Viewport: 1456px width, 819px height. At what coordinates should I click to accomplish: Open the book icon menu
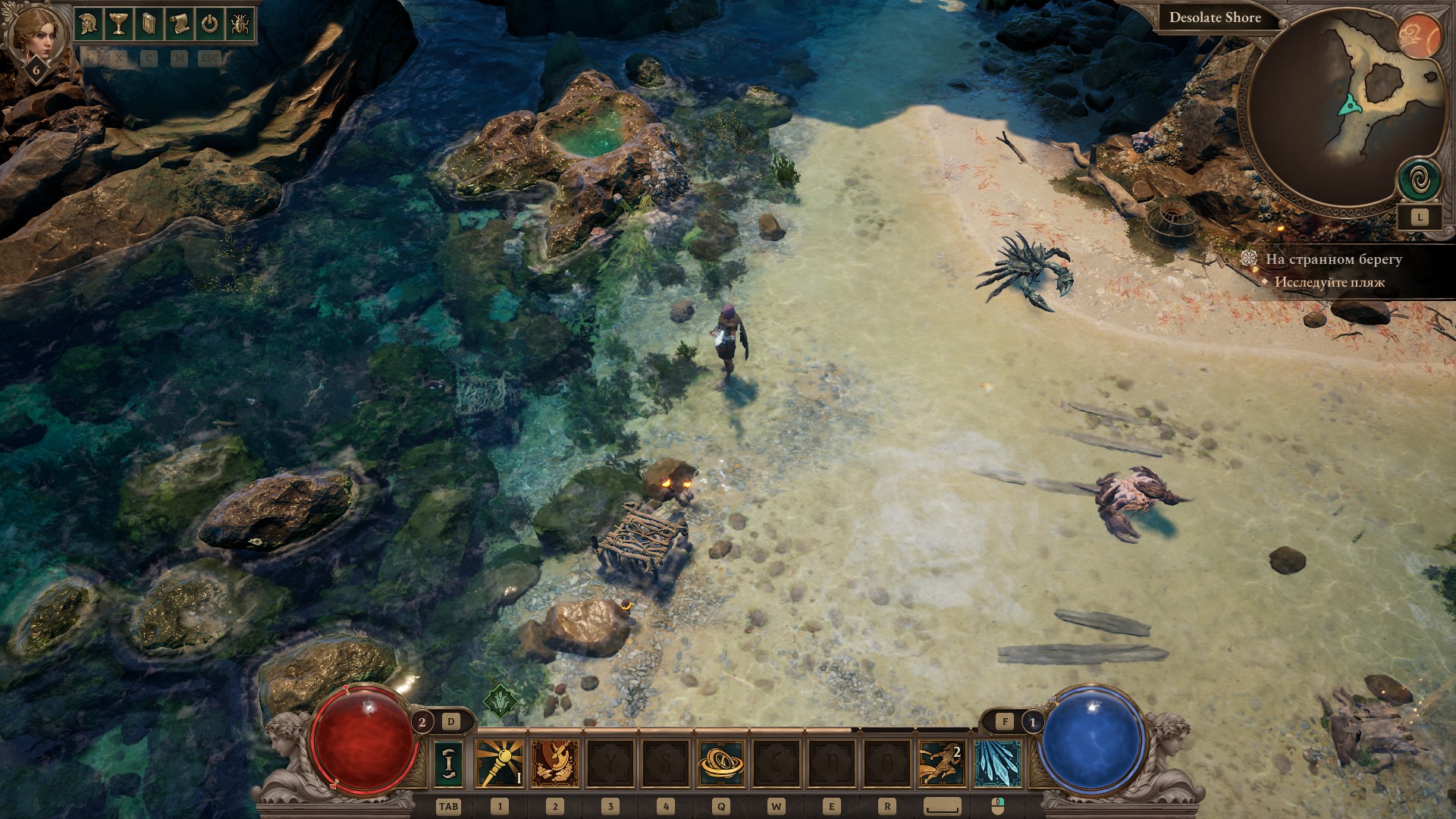coord(149,24)
